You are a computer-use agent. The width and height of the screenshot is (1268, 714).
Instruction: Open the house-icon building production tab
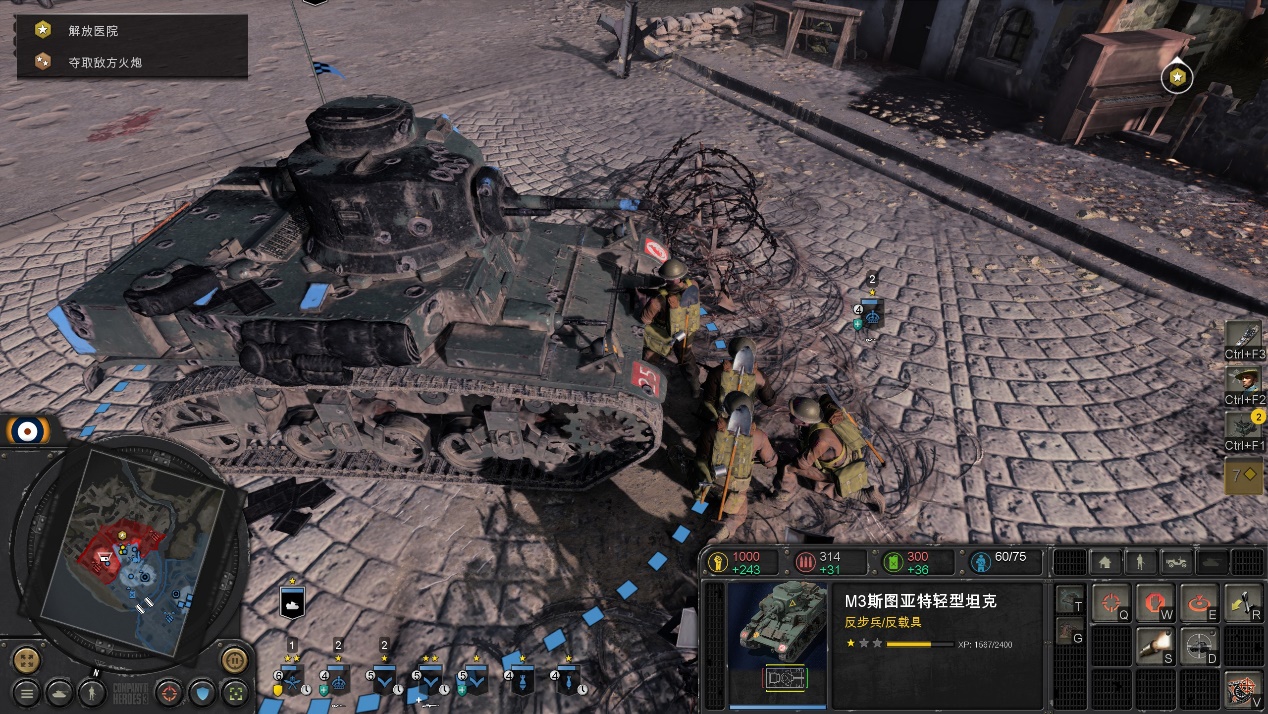(x=1104, y=562)
